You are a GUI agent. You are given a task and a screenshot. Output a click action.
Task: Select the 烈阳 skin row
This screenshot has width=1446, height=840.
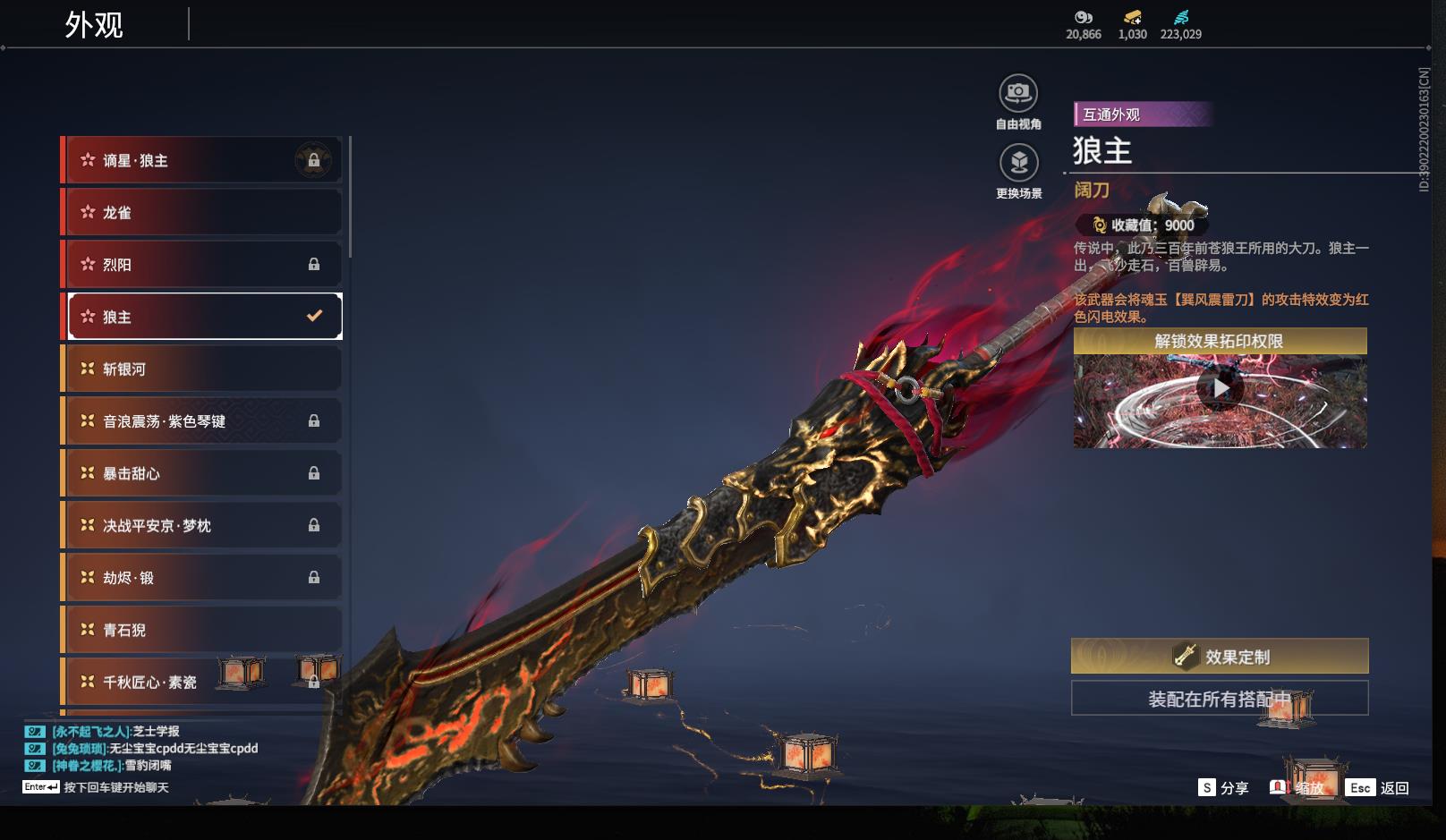click(x=203, y=265)
